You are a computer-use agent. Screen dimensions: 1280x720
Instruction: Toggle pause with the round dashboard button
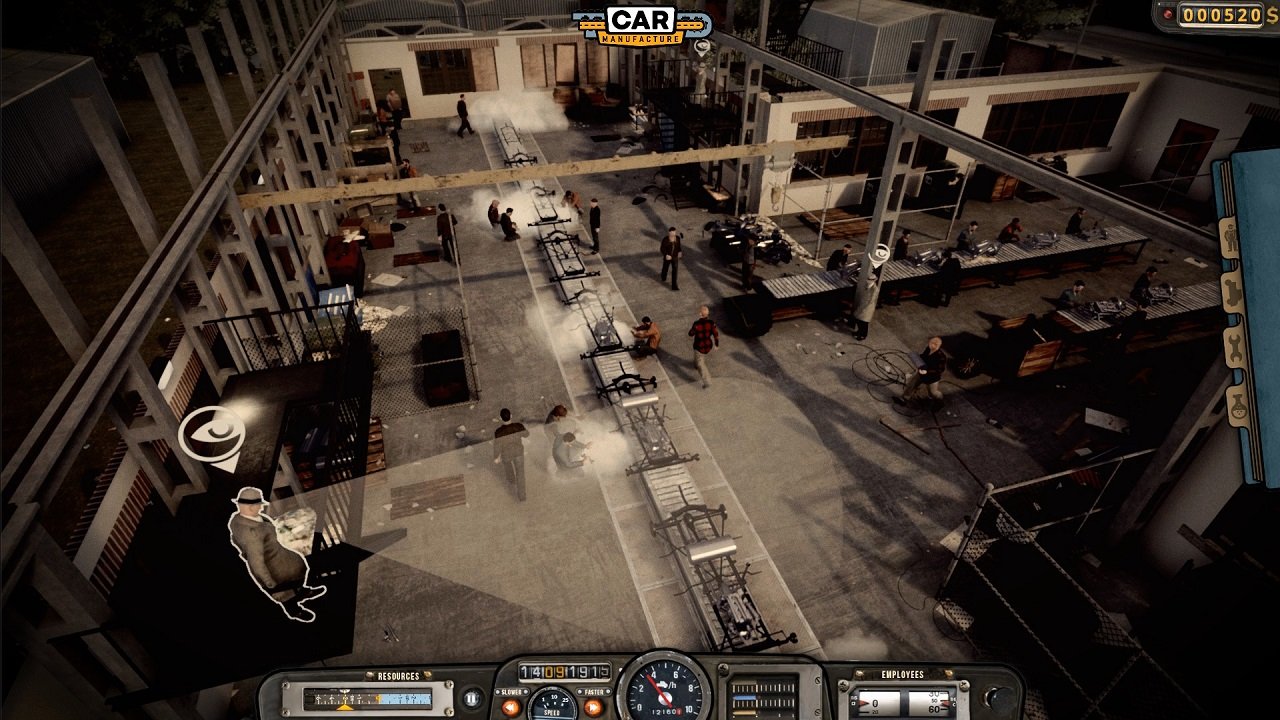tap(471, 699)
